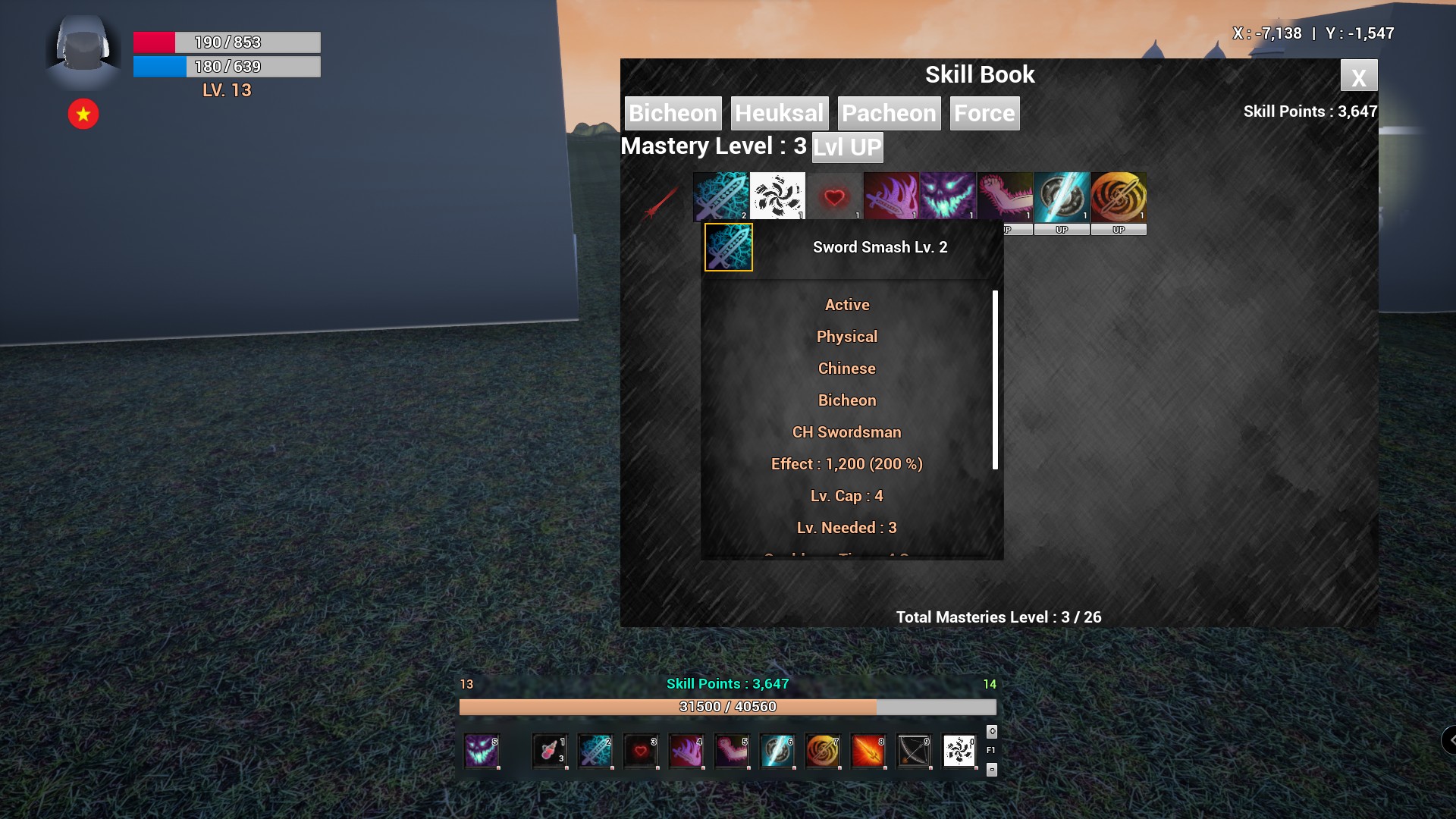
Task: Open the Pacheon mastery tab
Action: tap(890, 113)
